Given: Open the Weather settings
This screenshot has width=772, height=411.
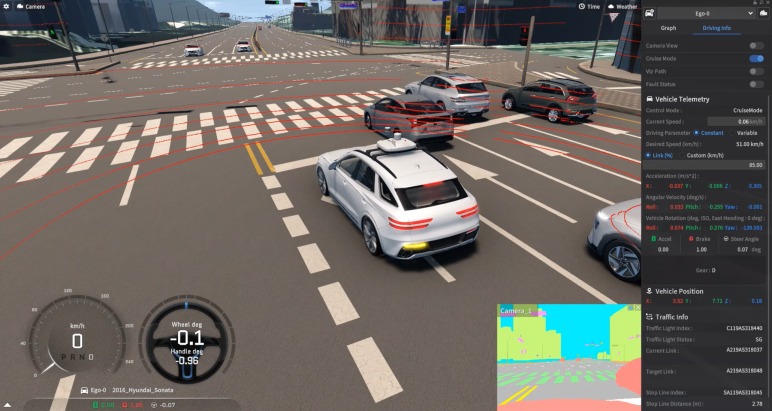Looking at the screenshot, I should click(x=621, y=6).
